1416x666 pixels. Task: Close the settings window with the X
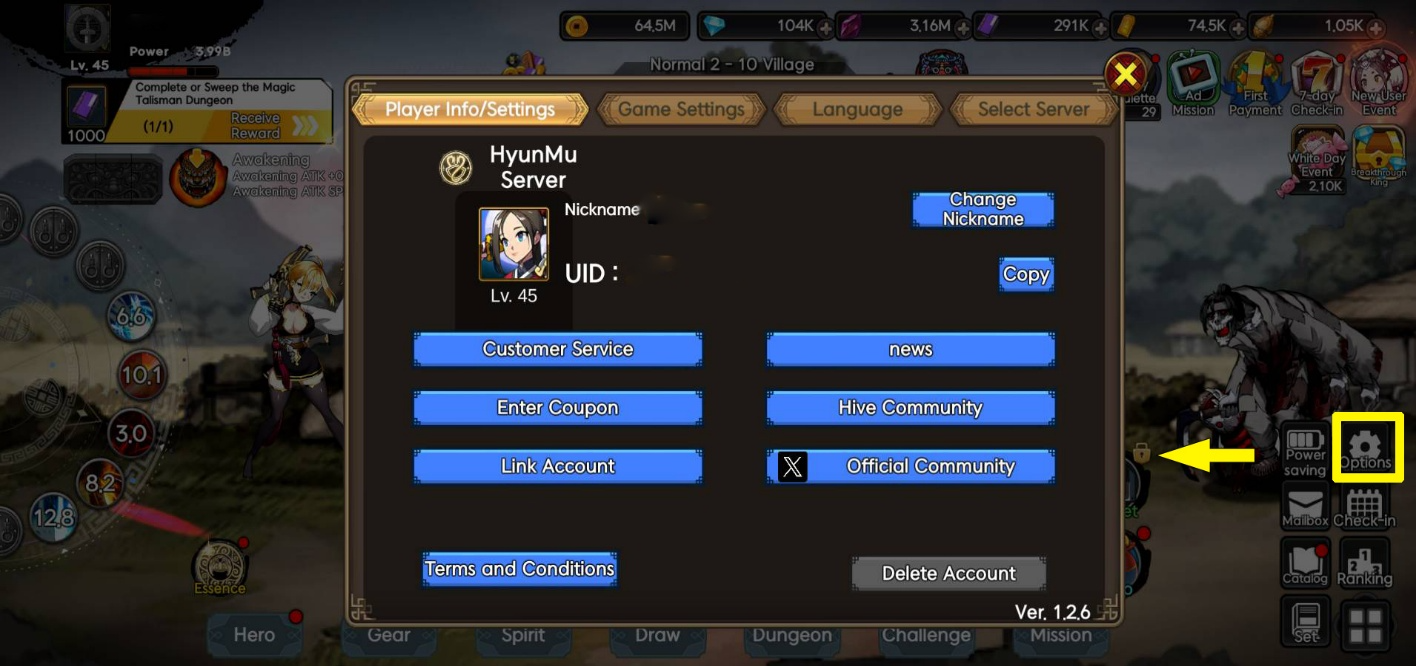1127,75
